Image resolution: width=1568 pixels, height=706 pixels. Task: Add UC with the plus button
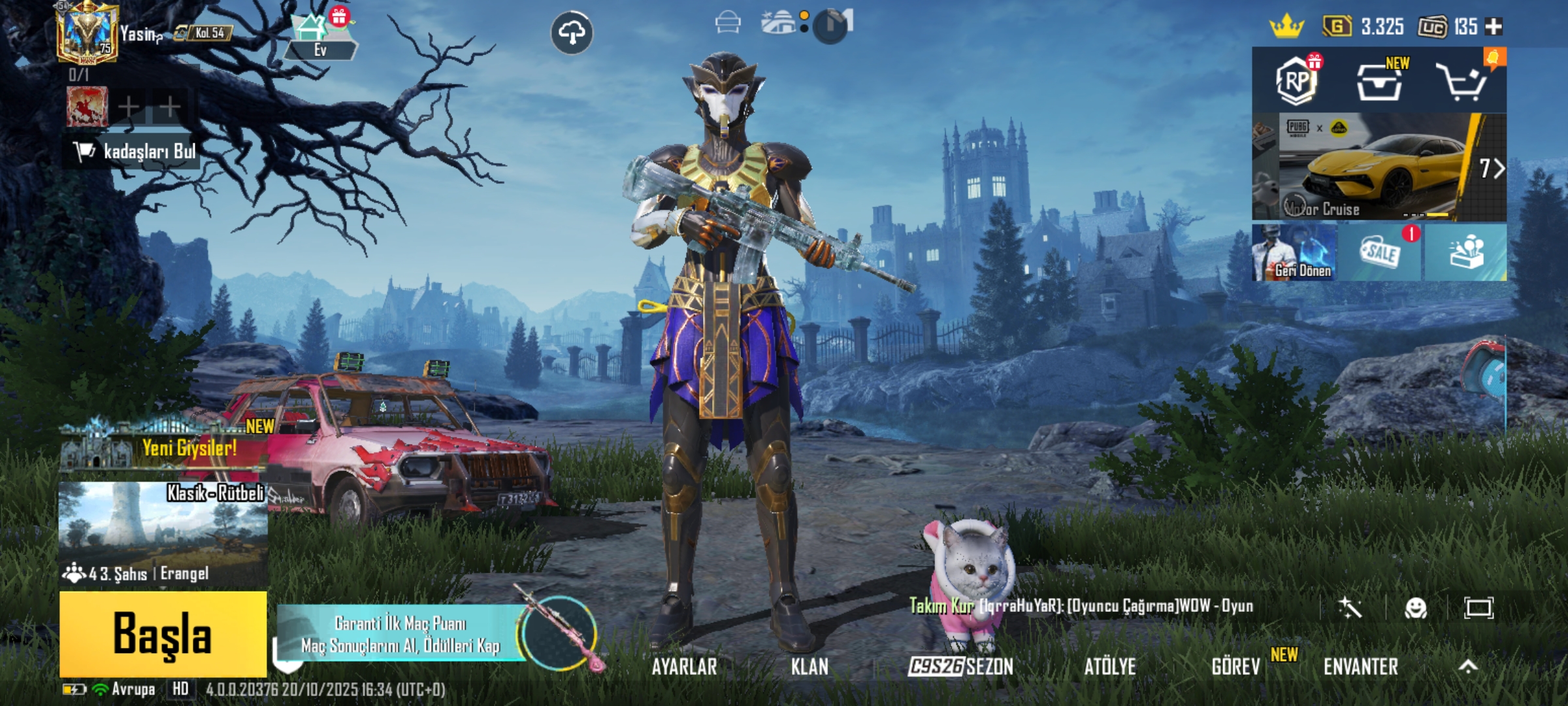[x=1494, y=27]
